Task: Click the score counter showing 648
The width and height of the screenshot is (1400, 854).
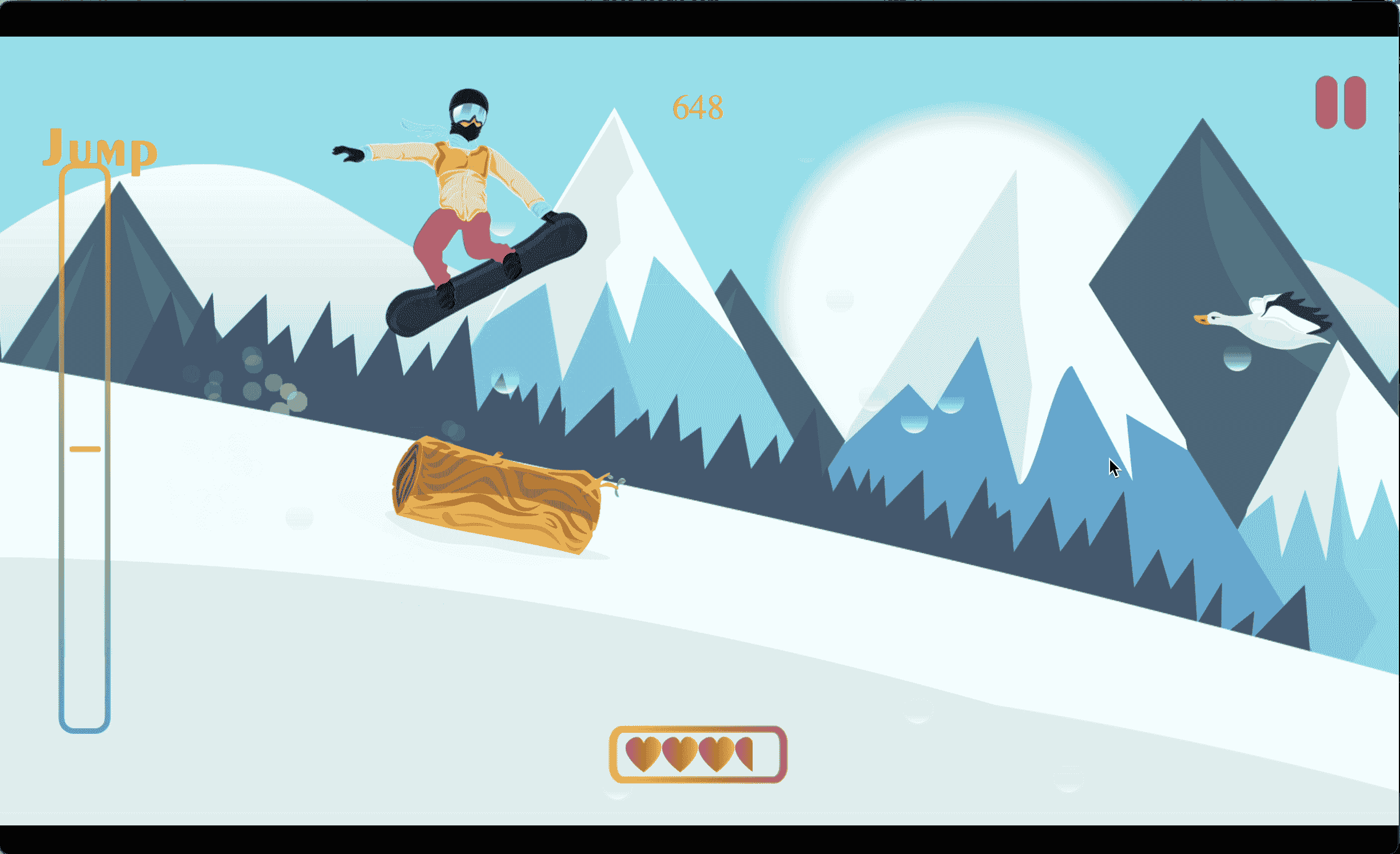Action: tap(697, 106)
